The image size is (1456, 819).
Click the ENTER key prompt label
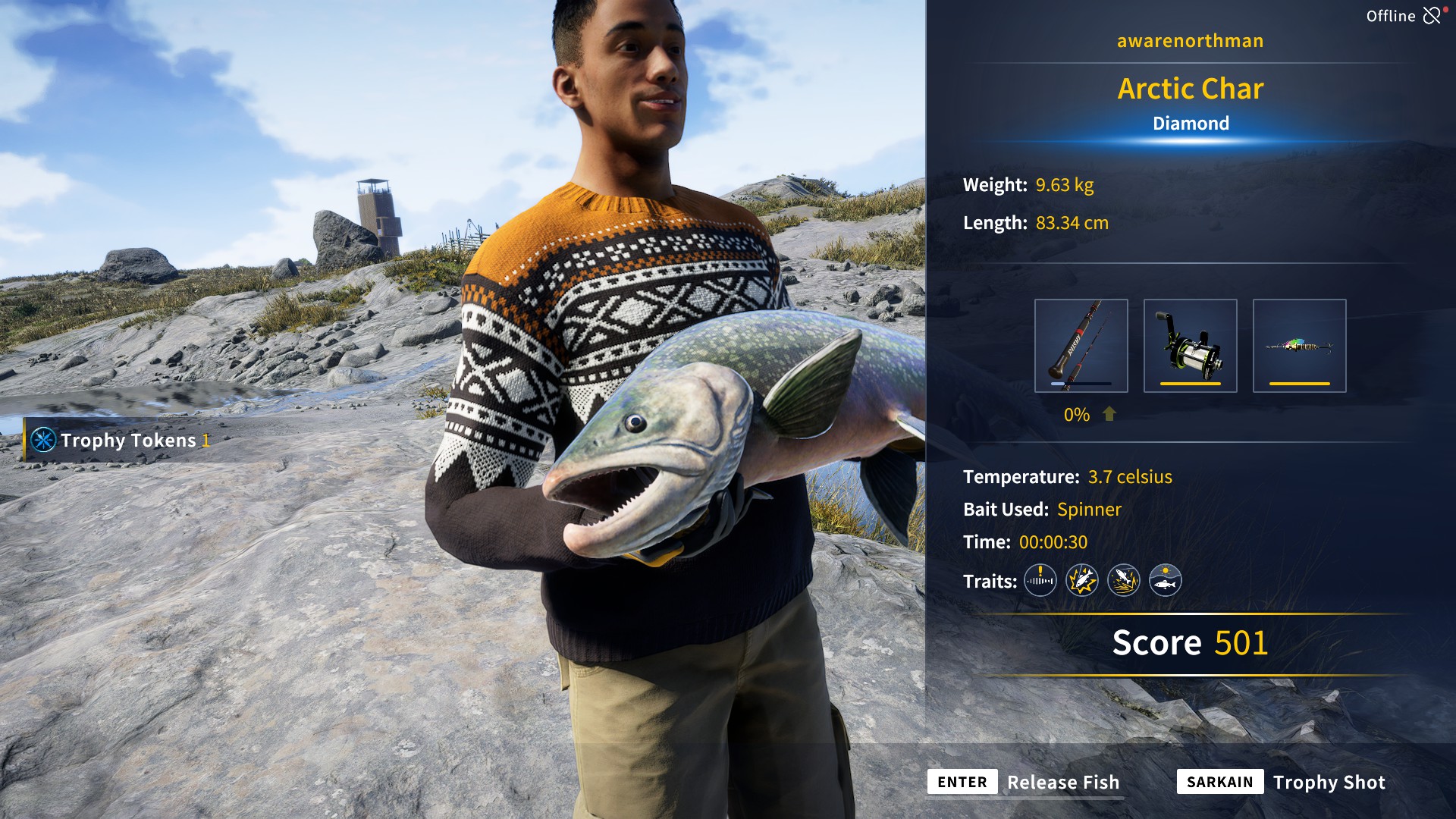962,782
